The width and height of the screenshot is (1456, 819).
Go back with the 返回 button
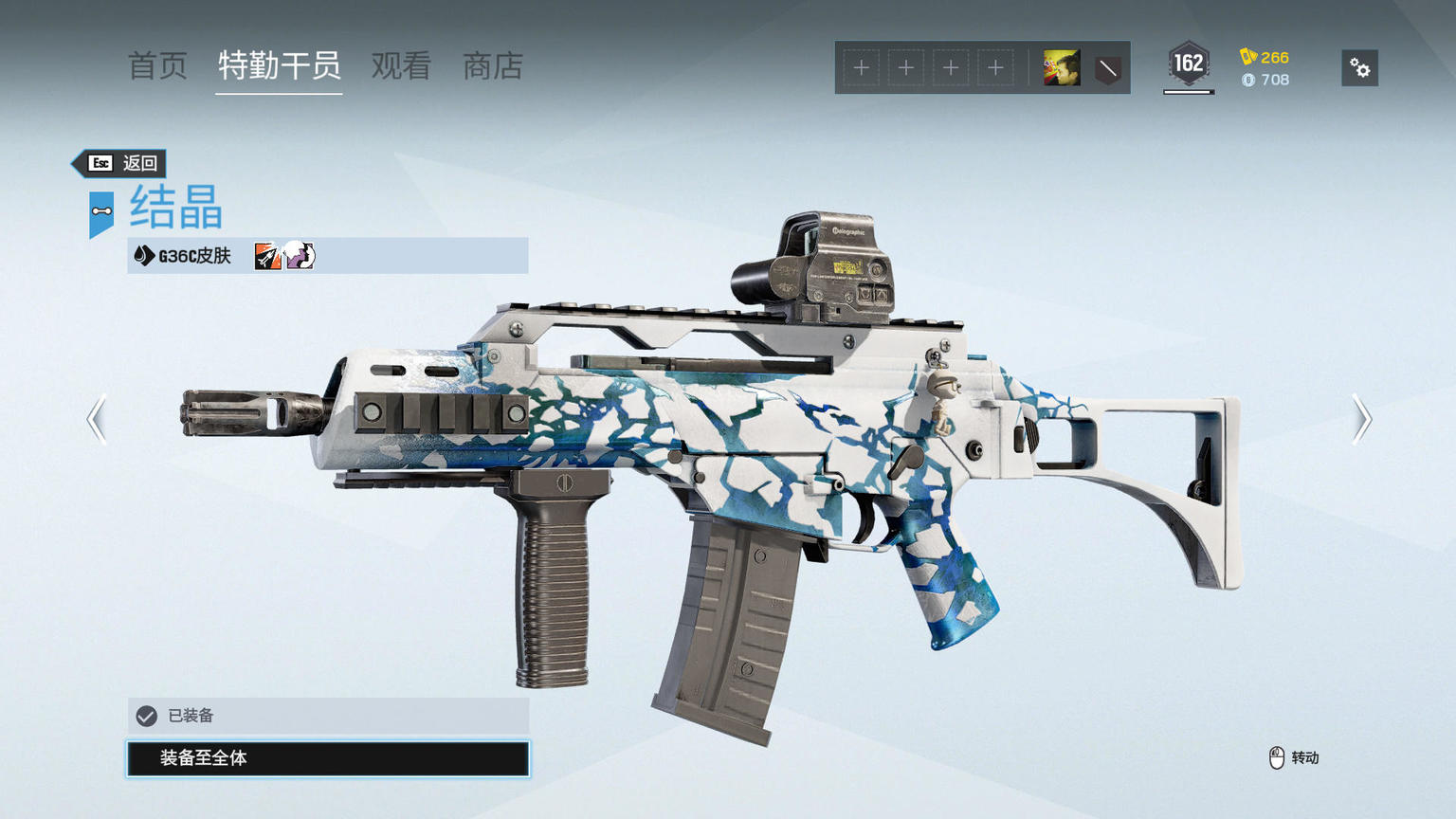pos(120,163)
